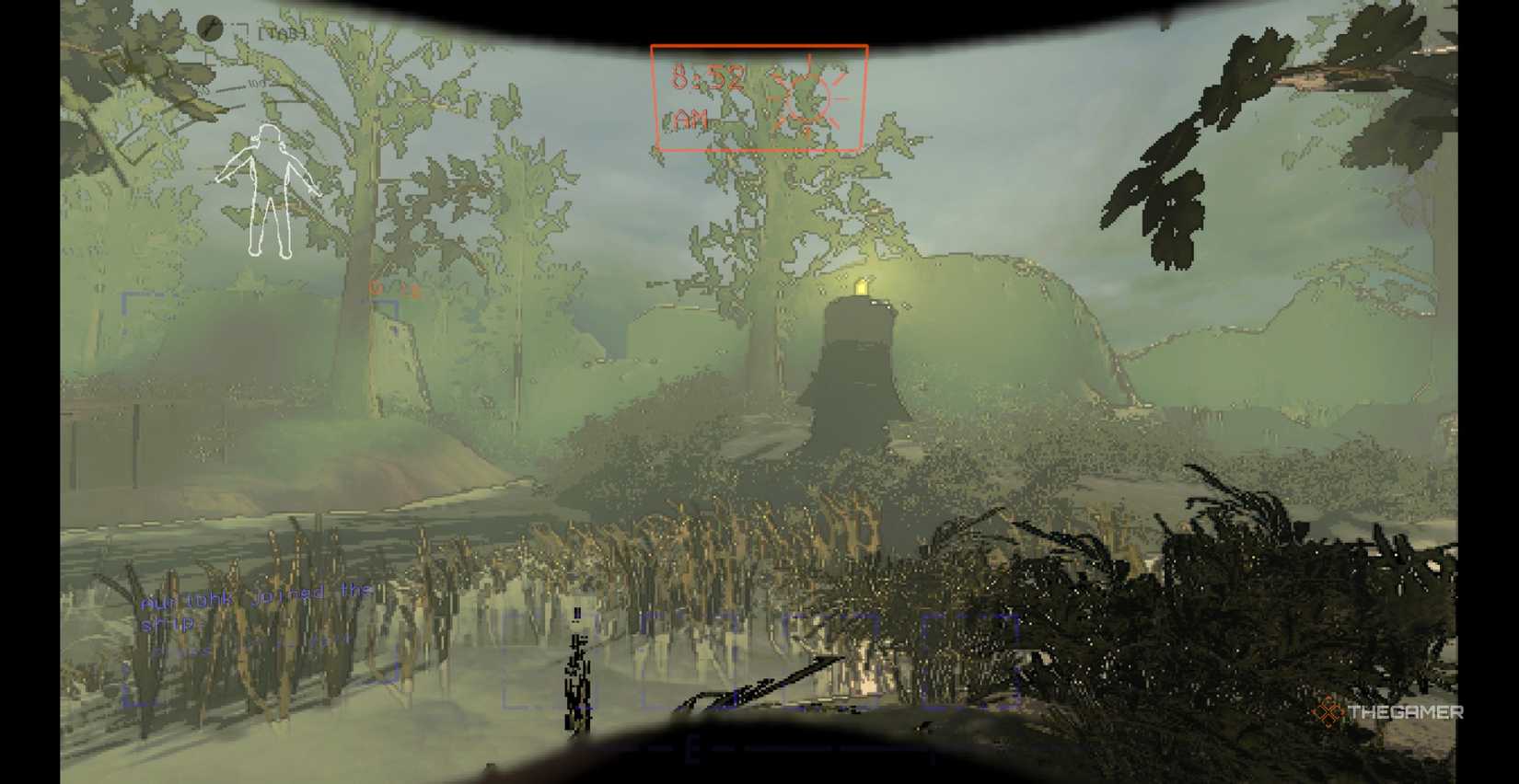Expand the compass bearing scale showing 100
This screenshot has width=1519, height=784.
(256, 85)
